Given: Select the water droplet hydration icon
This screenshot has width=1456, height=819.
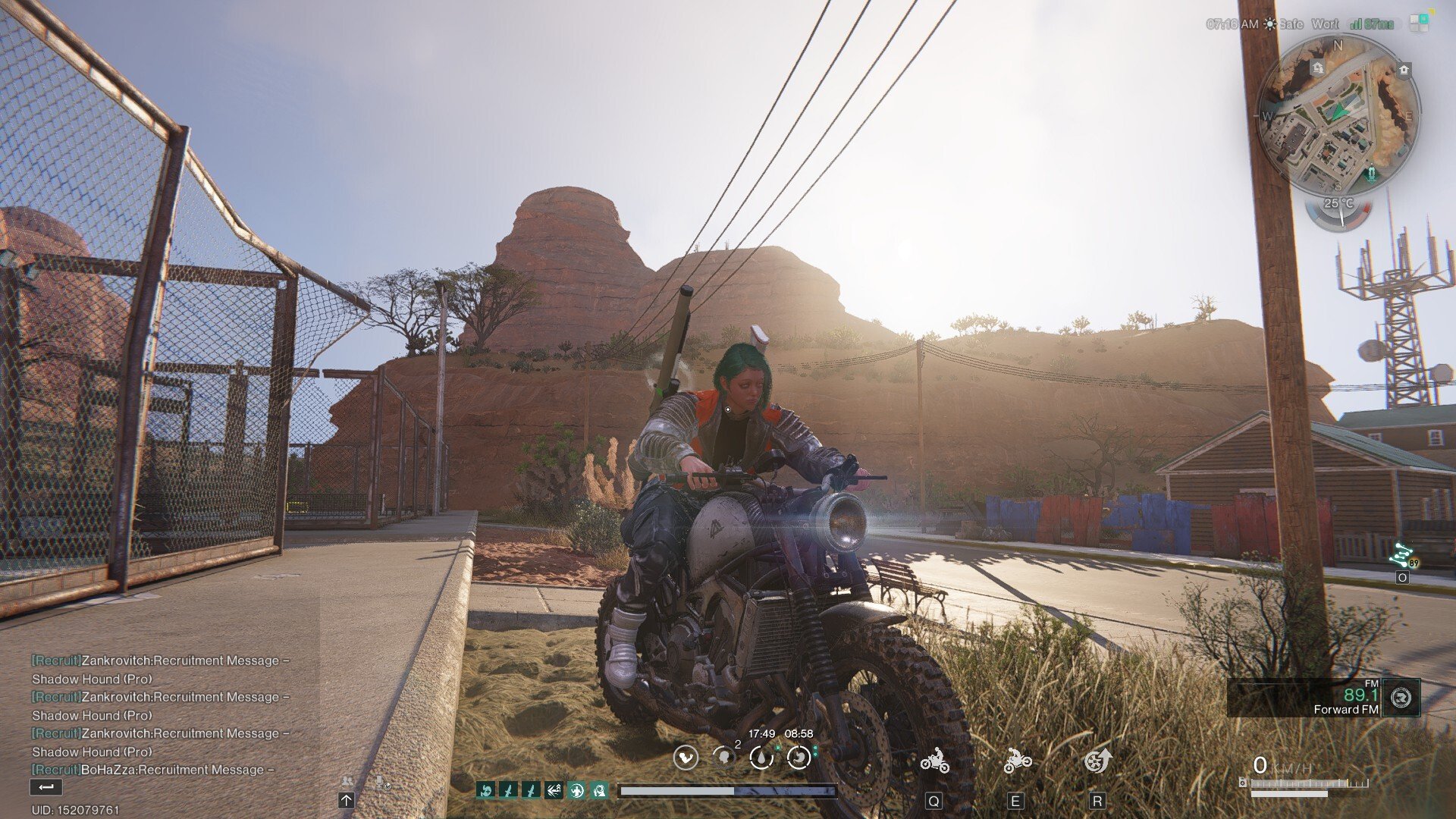Looking at the screenshot, I should (761, 757).
